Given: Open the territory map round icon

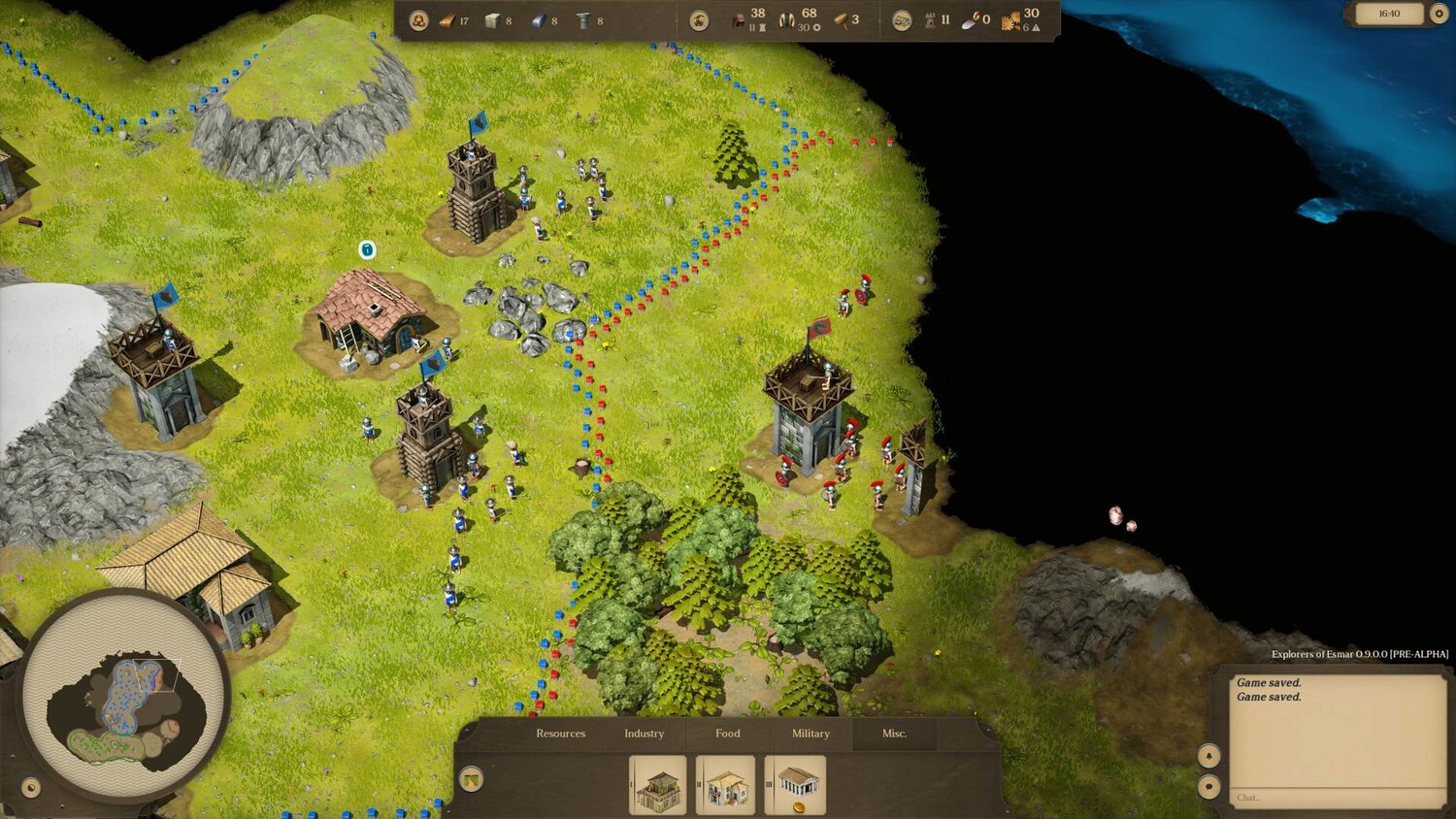Looking at the screenshot, I should click(x=902, y=20).
